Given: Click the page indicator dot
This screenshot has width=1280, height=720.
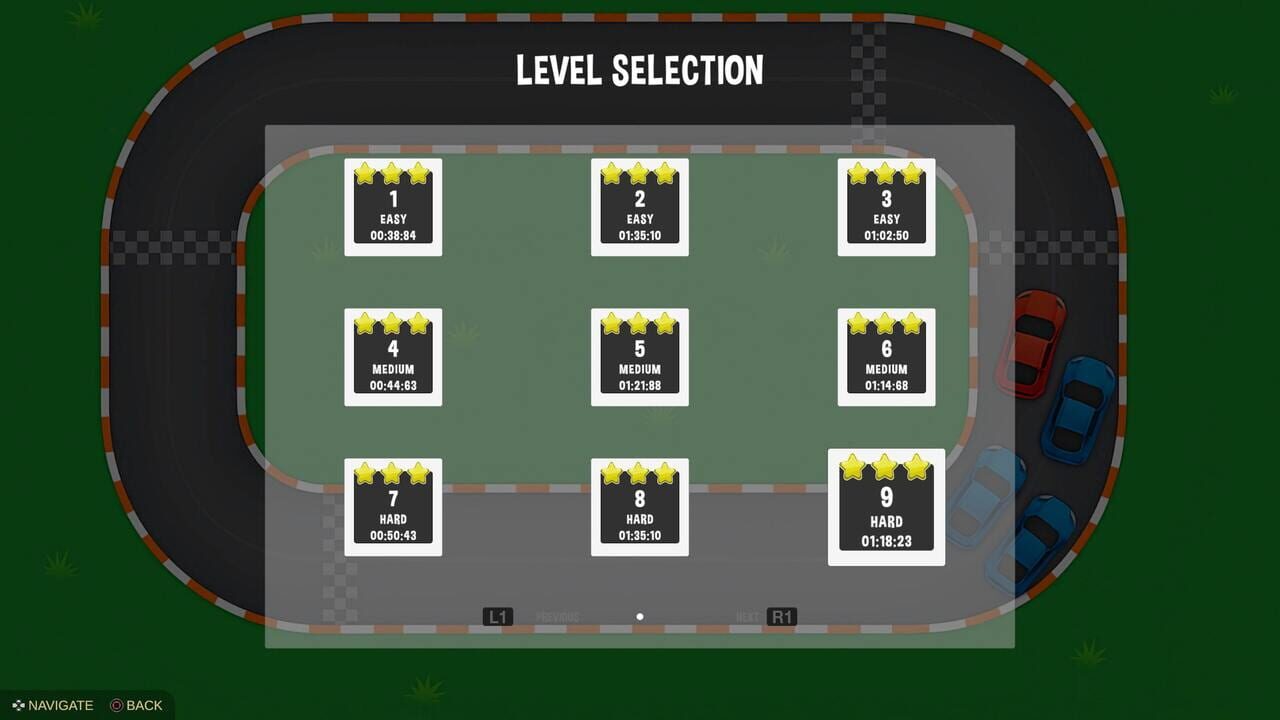Looking at the screenshot, I should pos(639,616).
